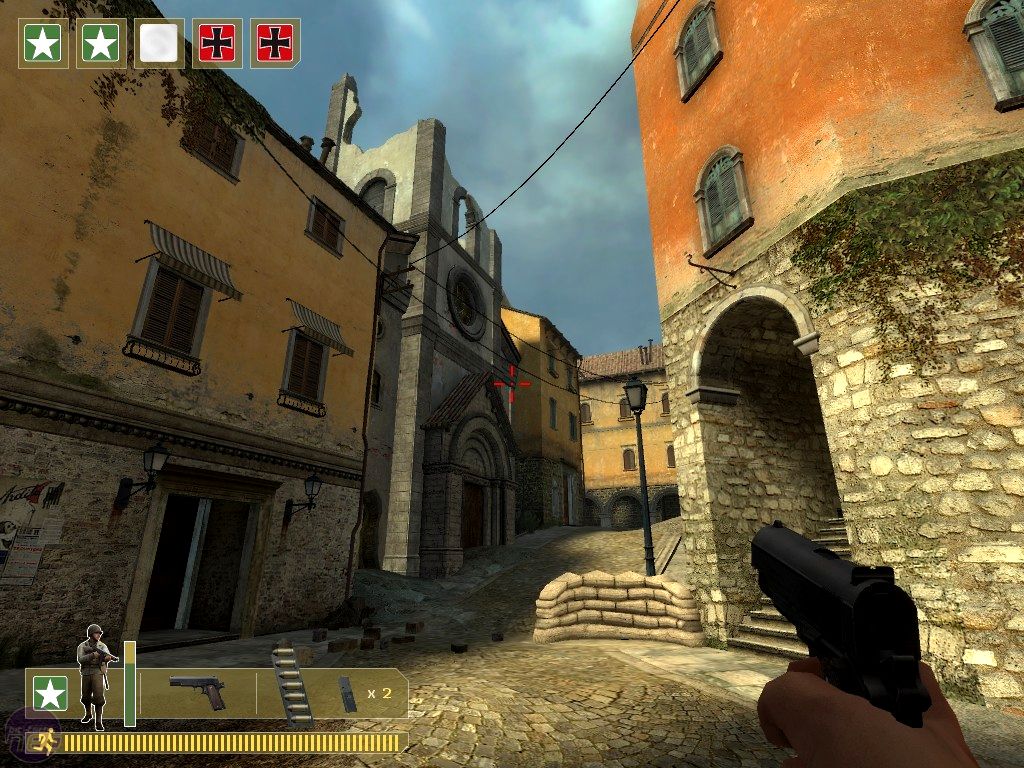Click the running man sprint icon
The width and height of the screenshot is (1024, 768).
pos(43,743)
